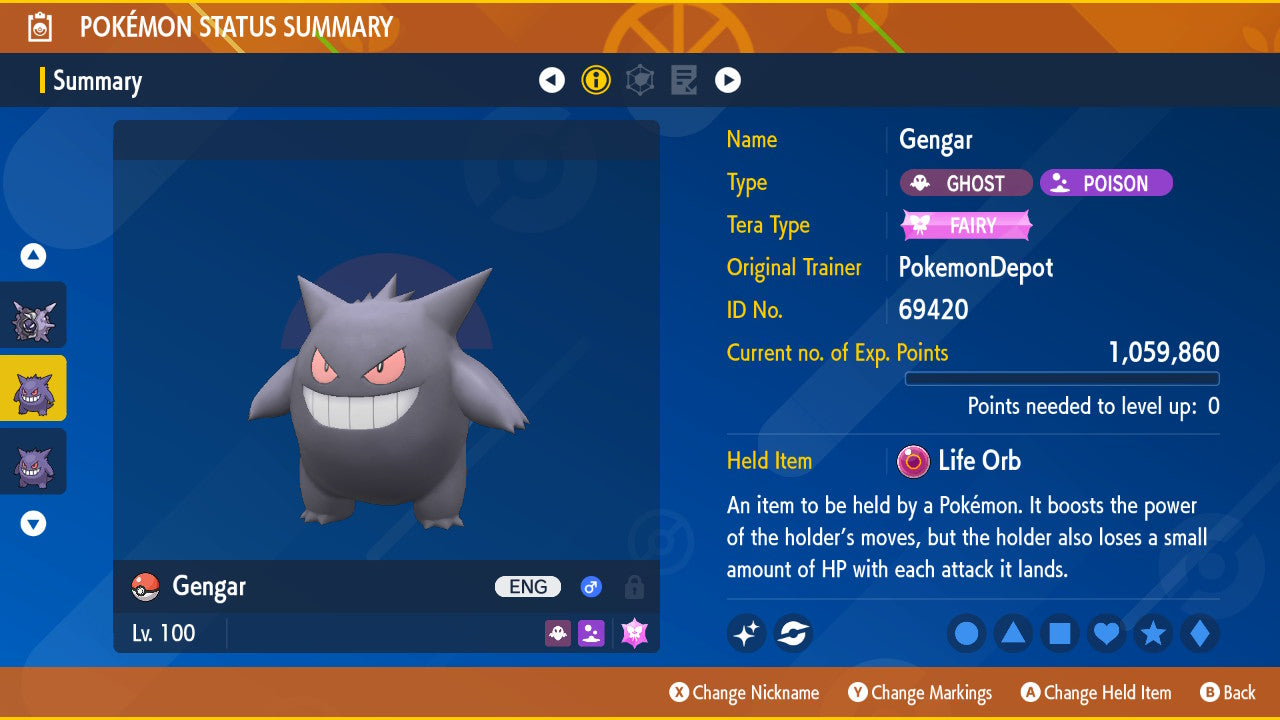Click the Change Nickname option

pos(744,692)
